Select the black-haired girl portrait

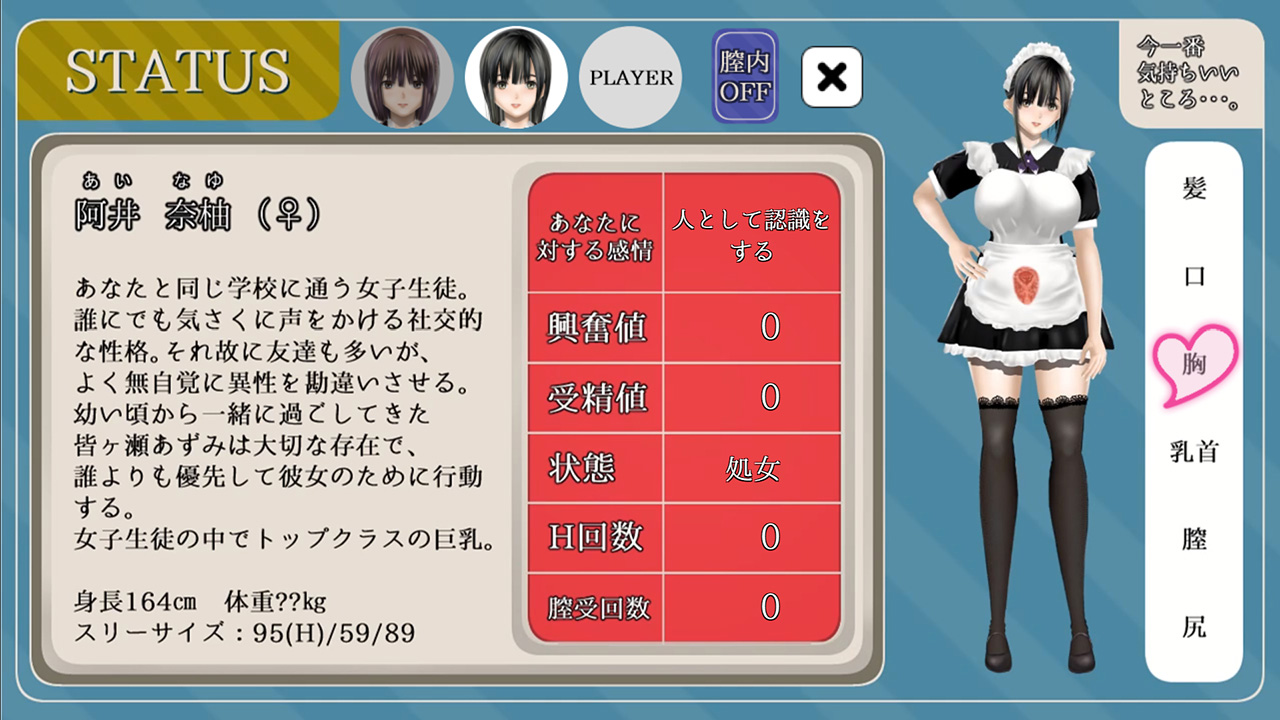[x=516, y=77]
